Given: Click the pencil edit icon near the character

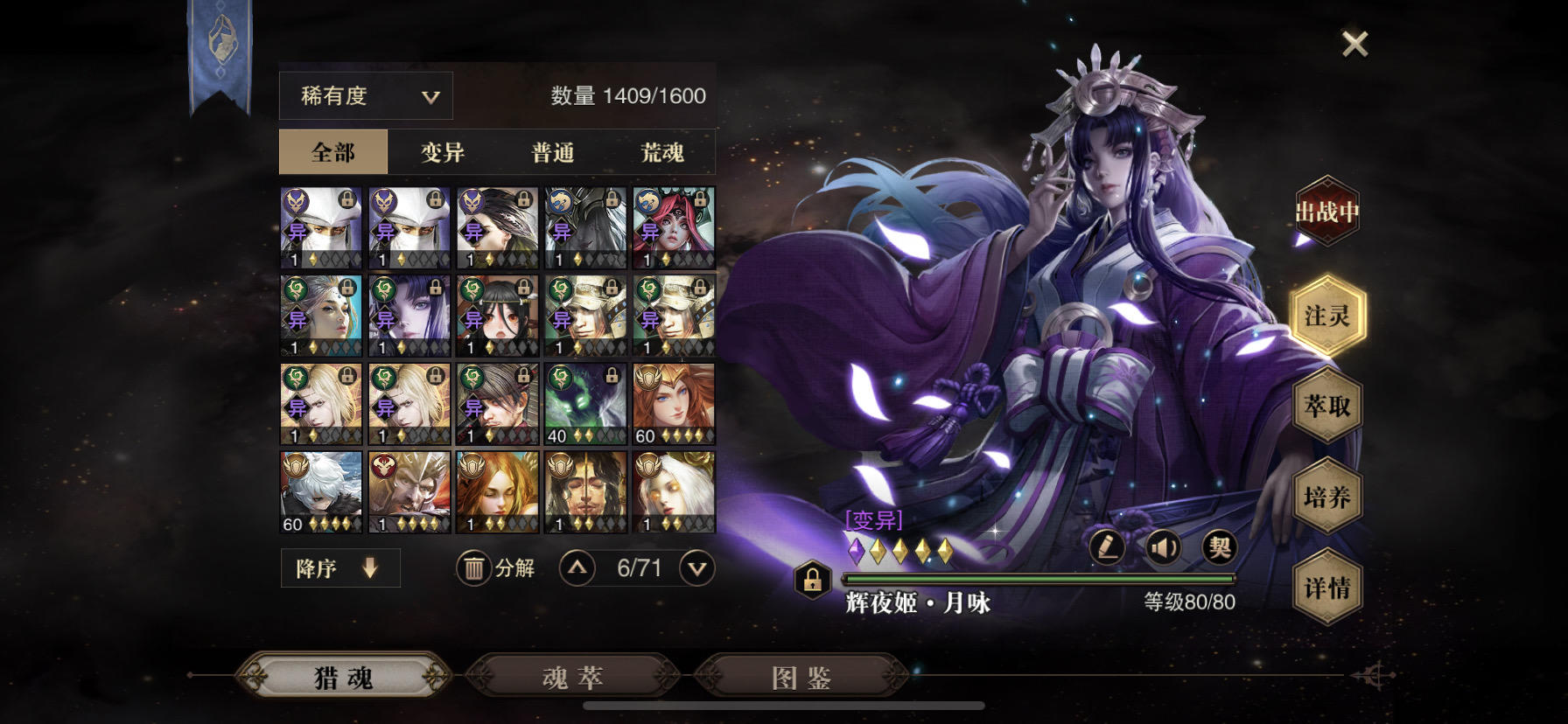Looking at the screenshot, I should tap(1106, 545).
